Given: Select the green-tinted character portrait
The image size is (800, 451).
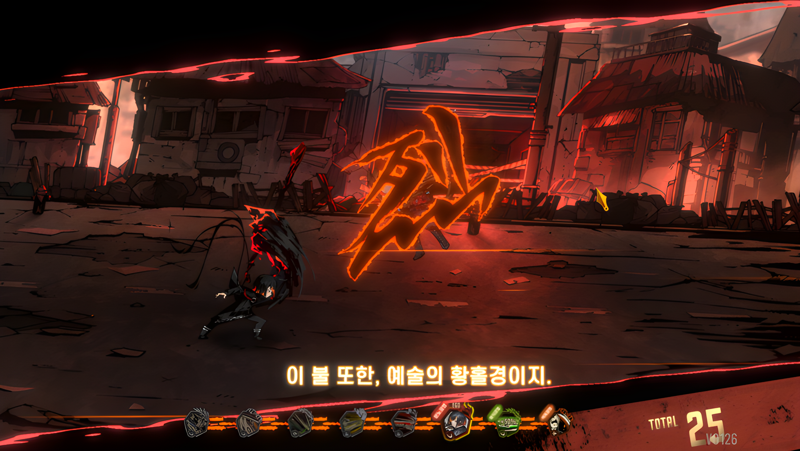Looking at the screenshot, I should [508, 423].
